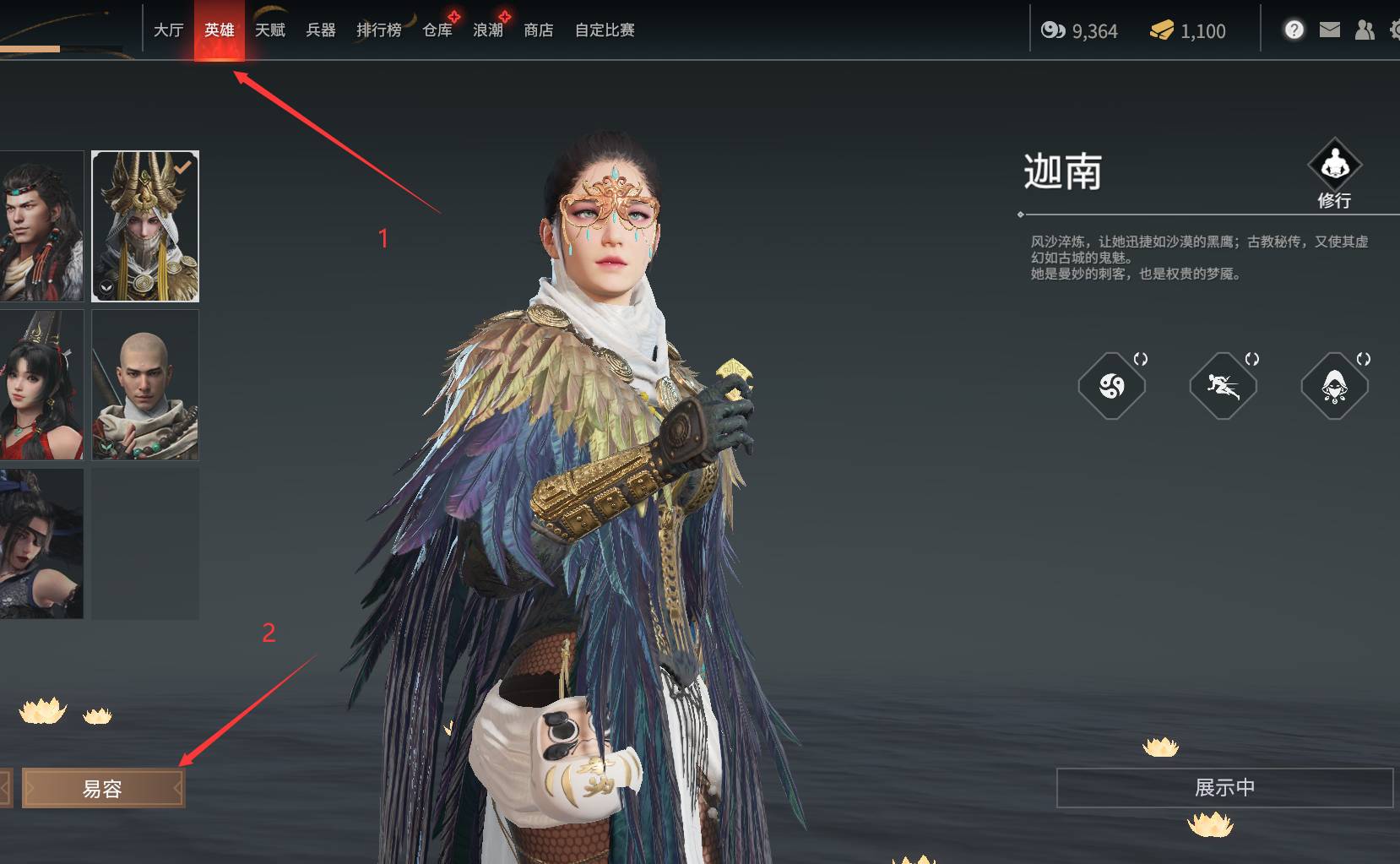Click the 易容 appearance button

coord(103,787)
